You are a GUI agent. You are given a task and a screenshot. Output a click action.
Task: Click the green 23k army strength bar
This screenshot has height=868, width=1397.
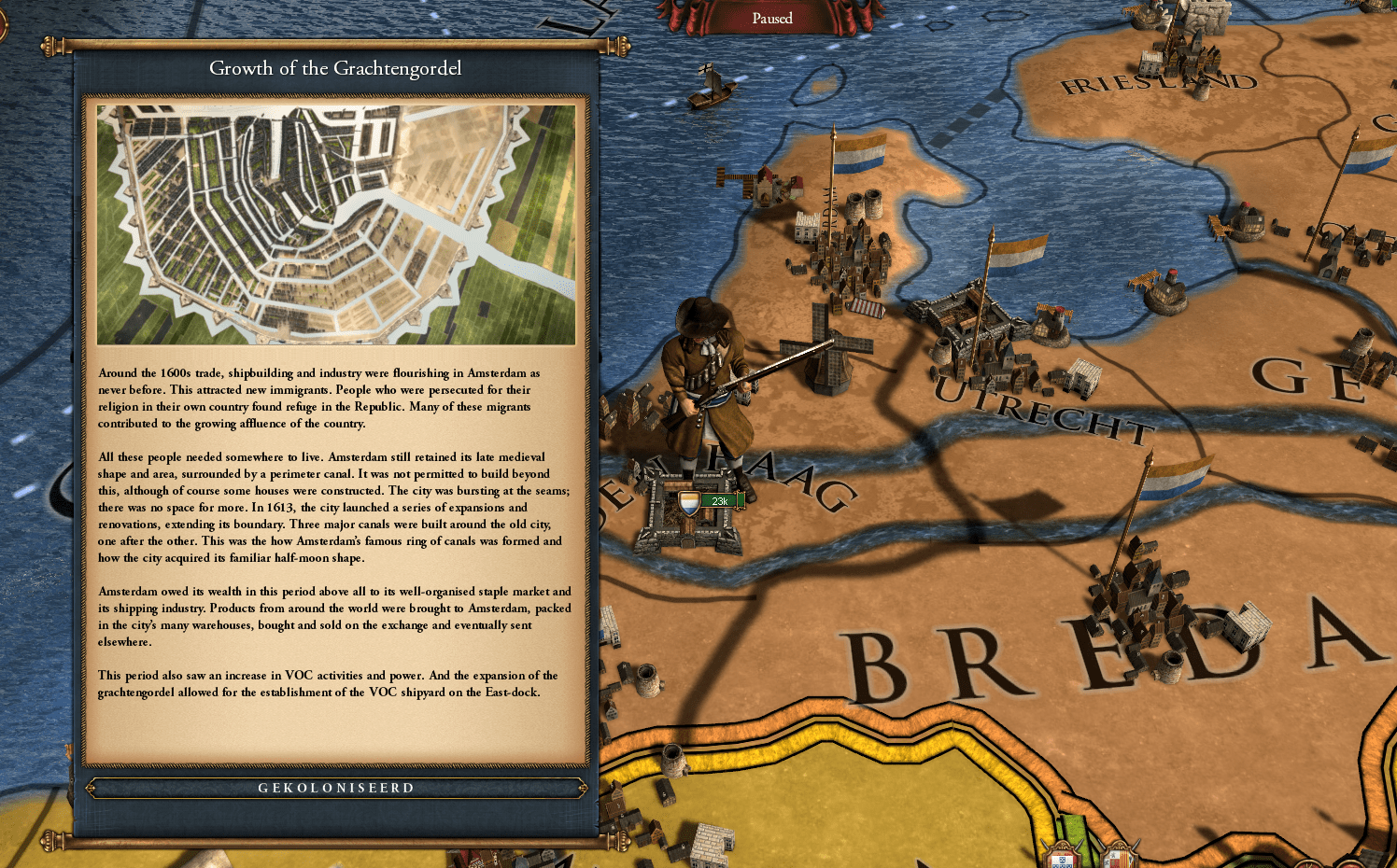(x=719, y=501)
